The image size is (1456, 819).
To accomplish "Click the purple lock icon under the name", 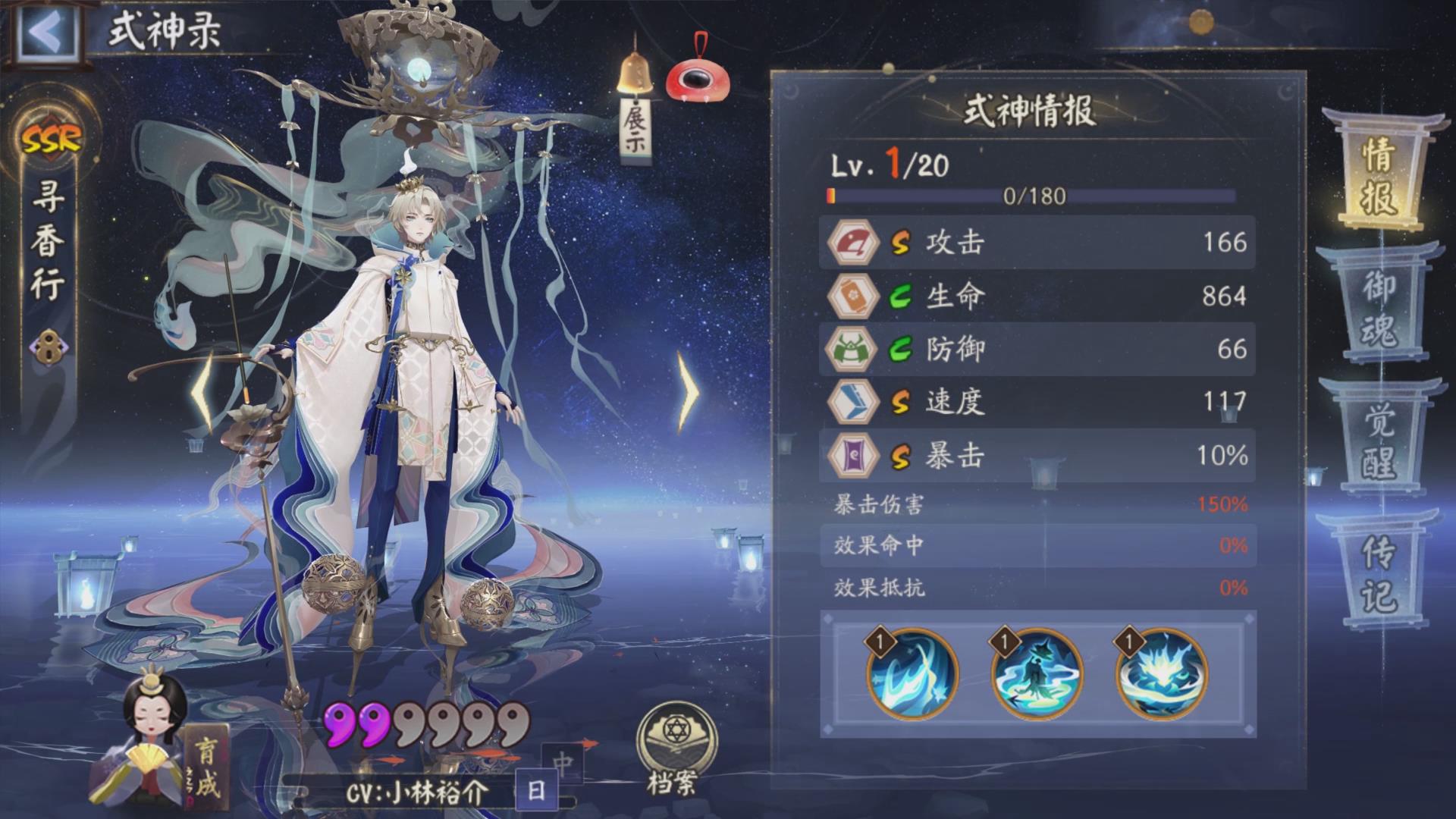I will 48,347.
